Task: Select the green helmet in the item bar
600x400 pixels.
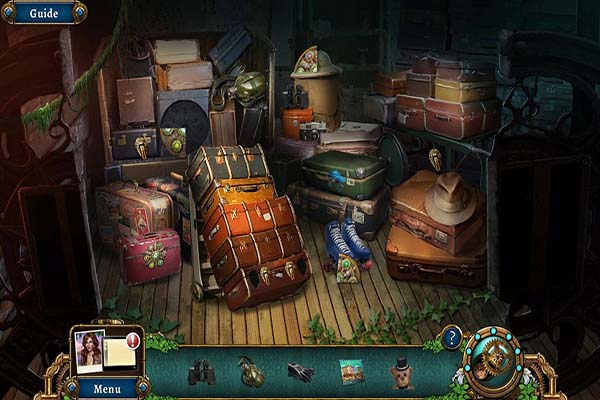Action: pos(251,372)
